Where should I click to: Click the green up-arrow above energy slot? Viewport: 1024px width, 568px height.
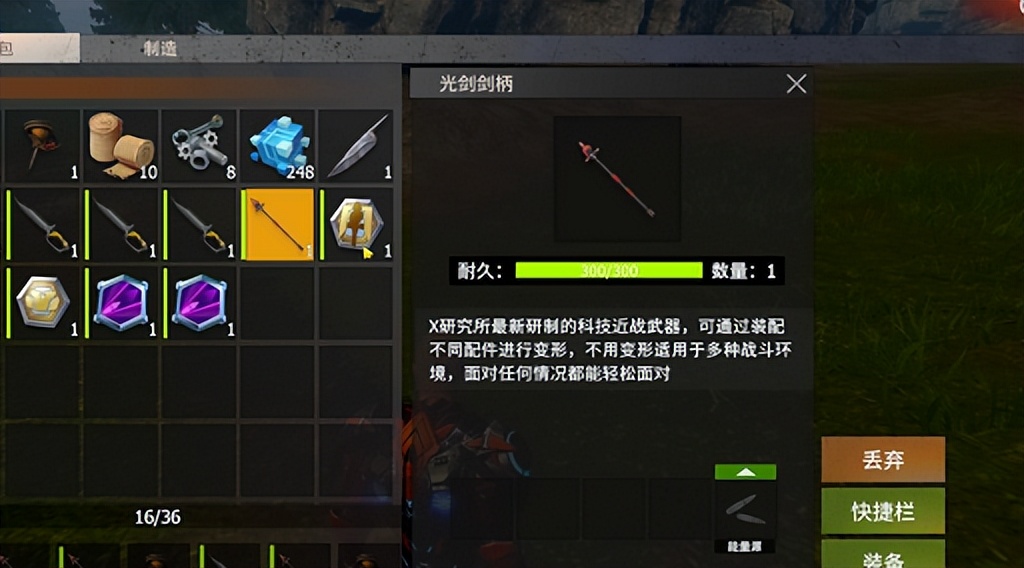[x=745, y=472]
